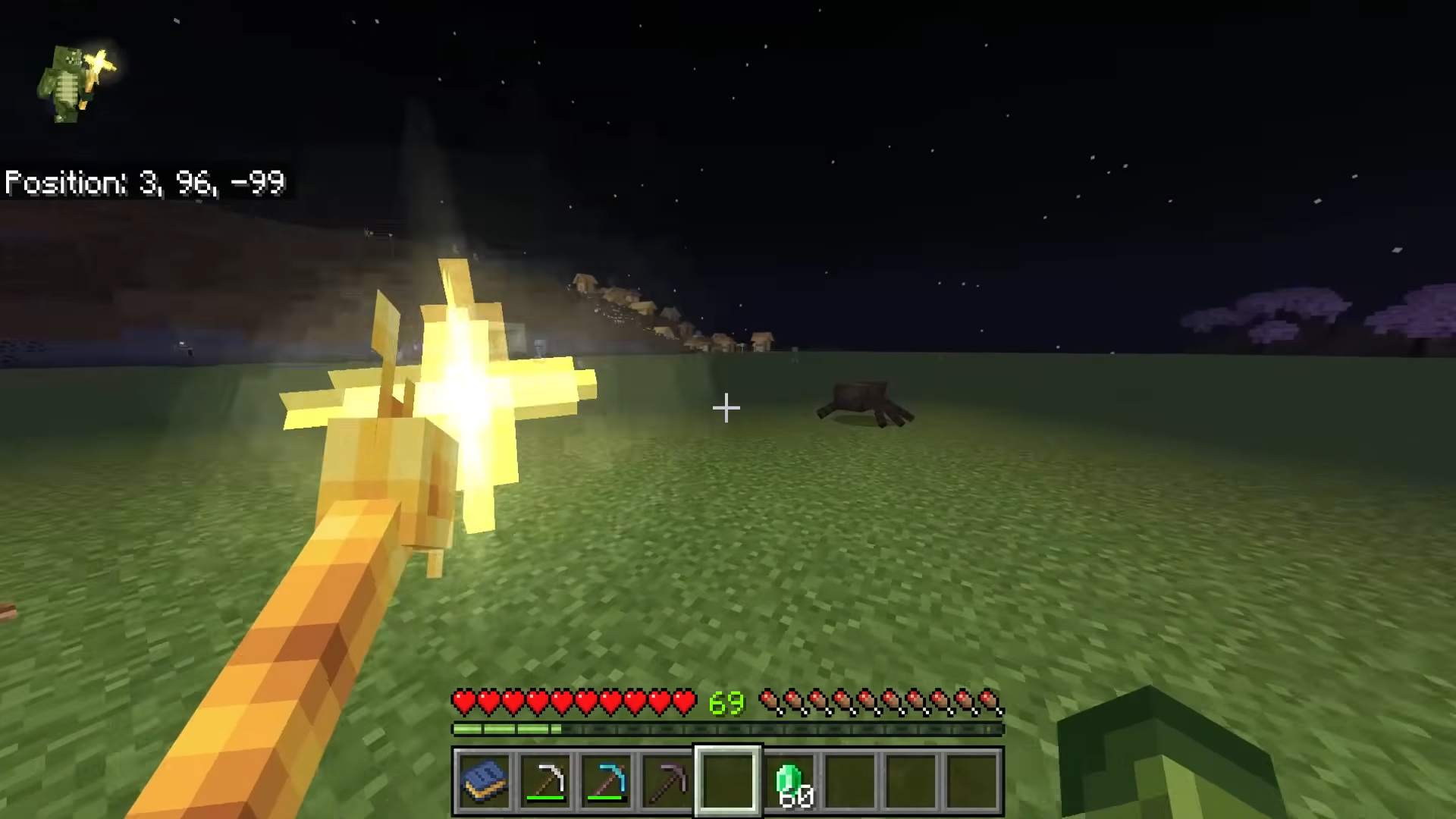Switch to the netherite pickaxe slot
This screenshot has height=819, width=1456.
tap(667, 781)
